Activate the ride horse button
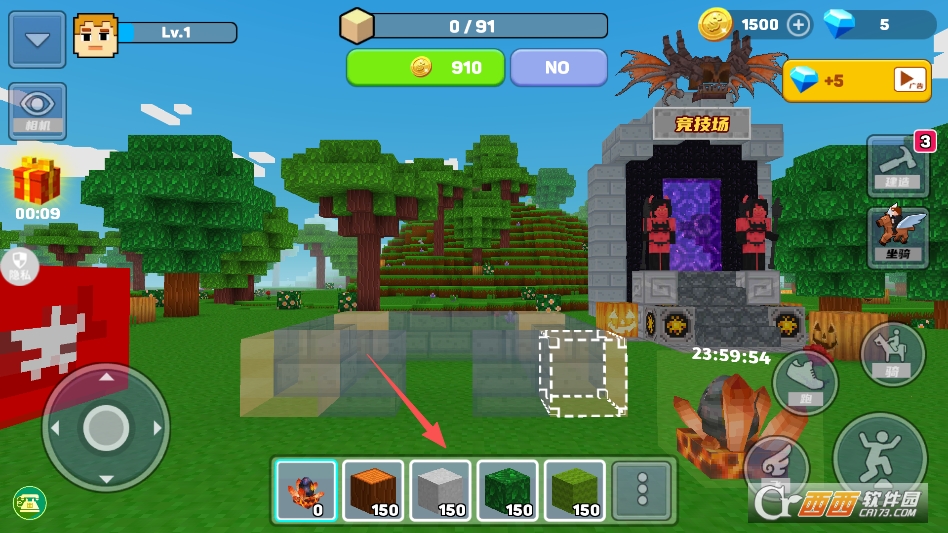Screen dimensions: 948x533 pyautogui.click(x=891, y=354)
